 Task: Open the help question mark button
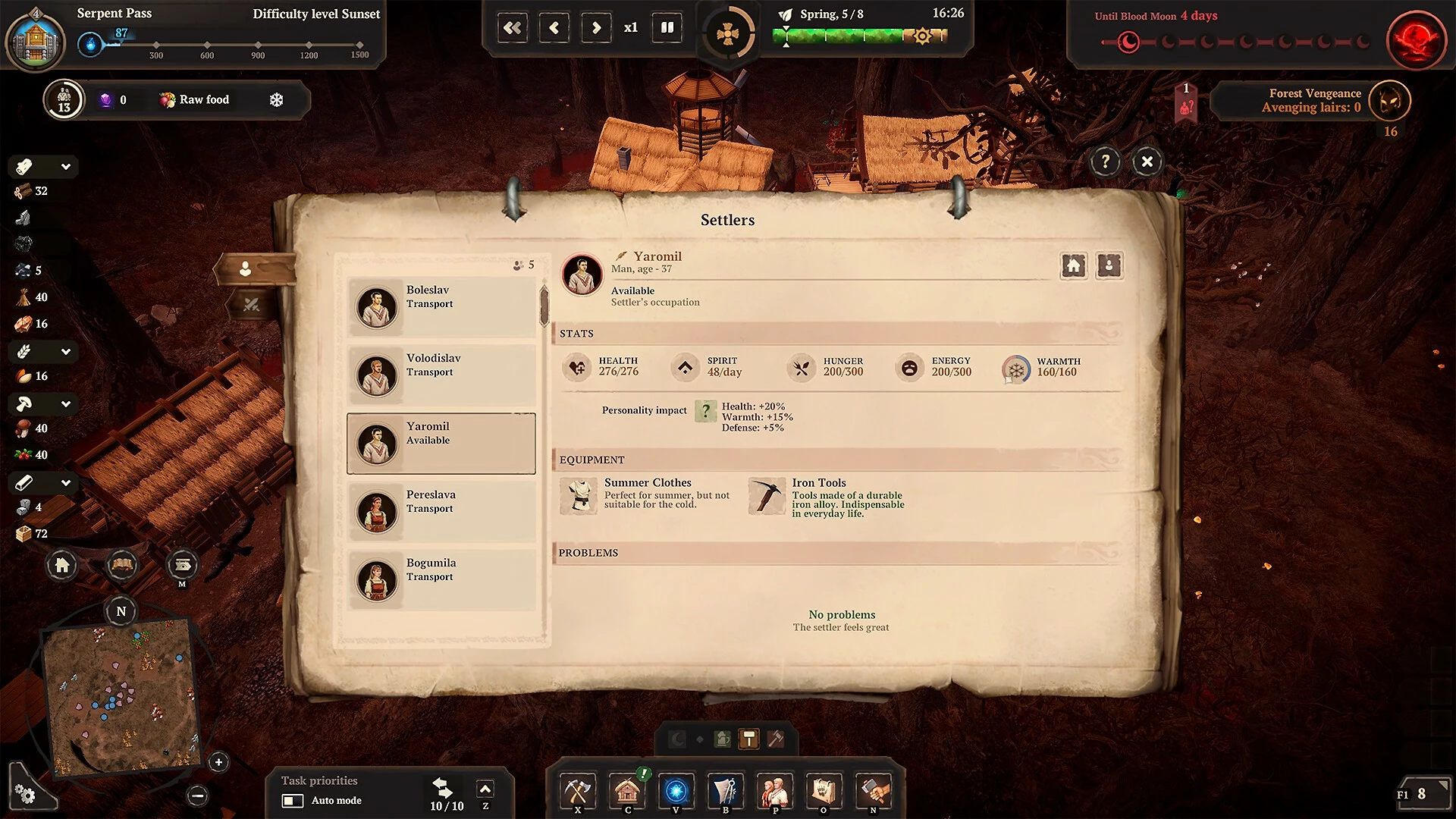pos(1105,162)
